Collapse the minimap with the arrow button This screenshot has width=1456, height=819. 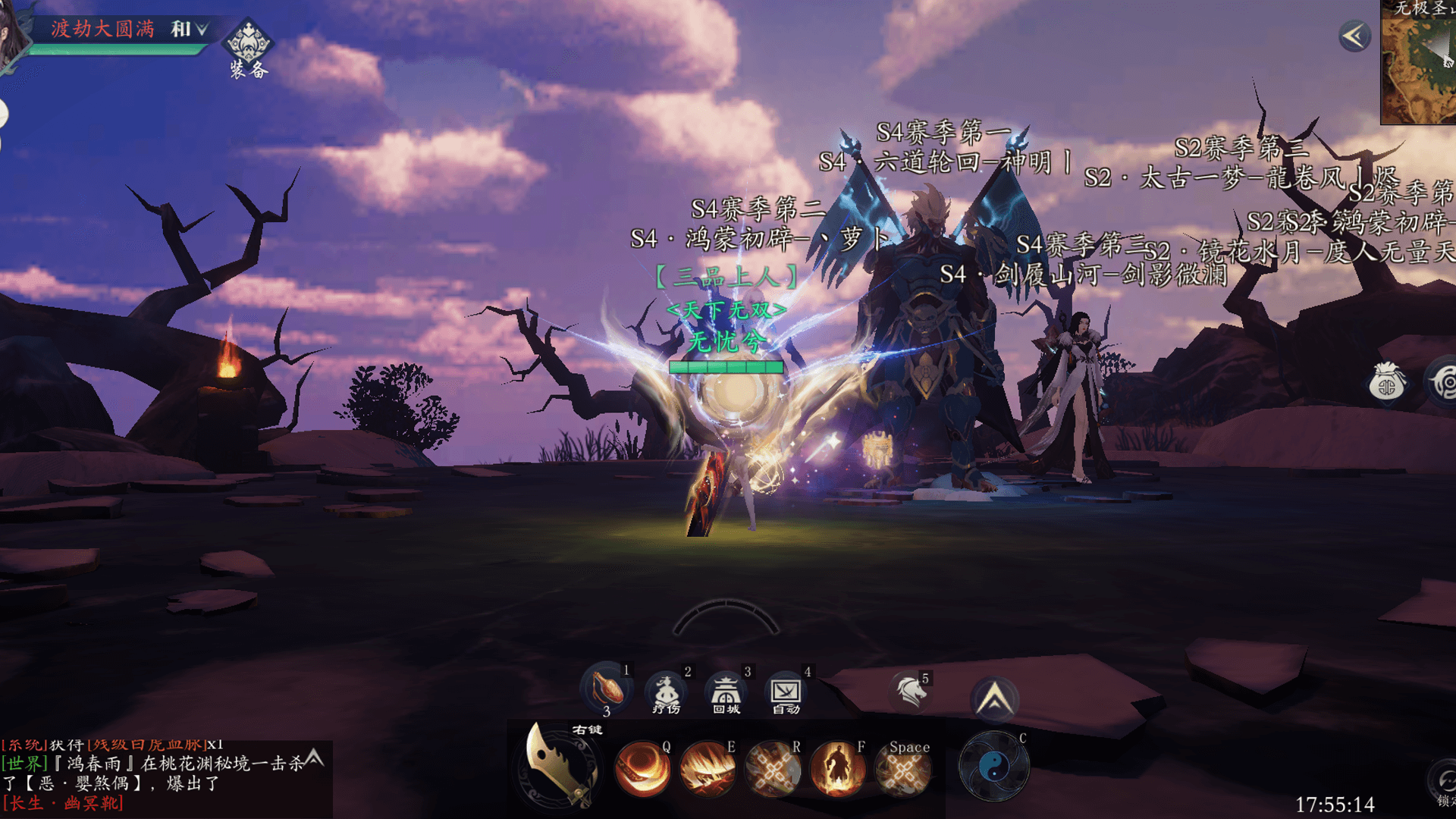[x=1354, y=36]
